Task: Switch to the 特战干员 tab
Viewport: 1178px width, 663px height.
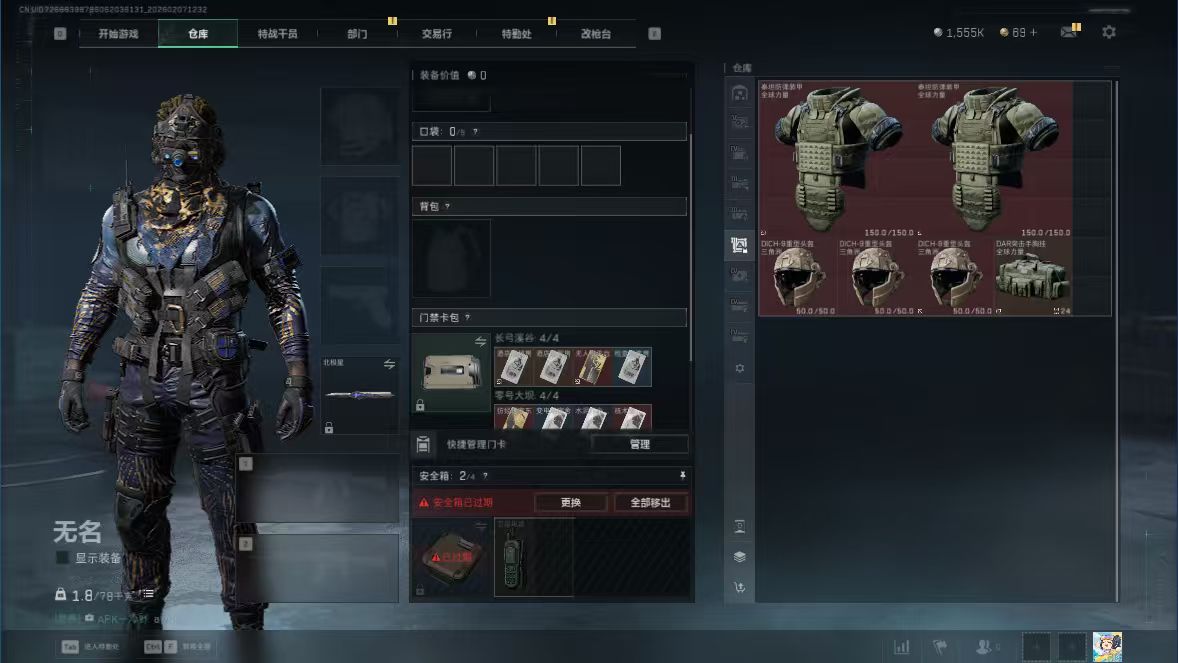Action: tap(277, 34)
